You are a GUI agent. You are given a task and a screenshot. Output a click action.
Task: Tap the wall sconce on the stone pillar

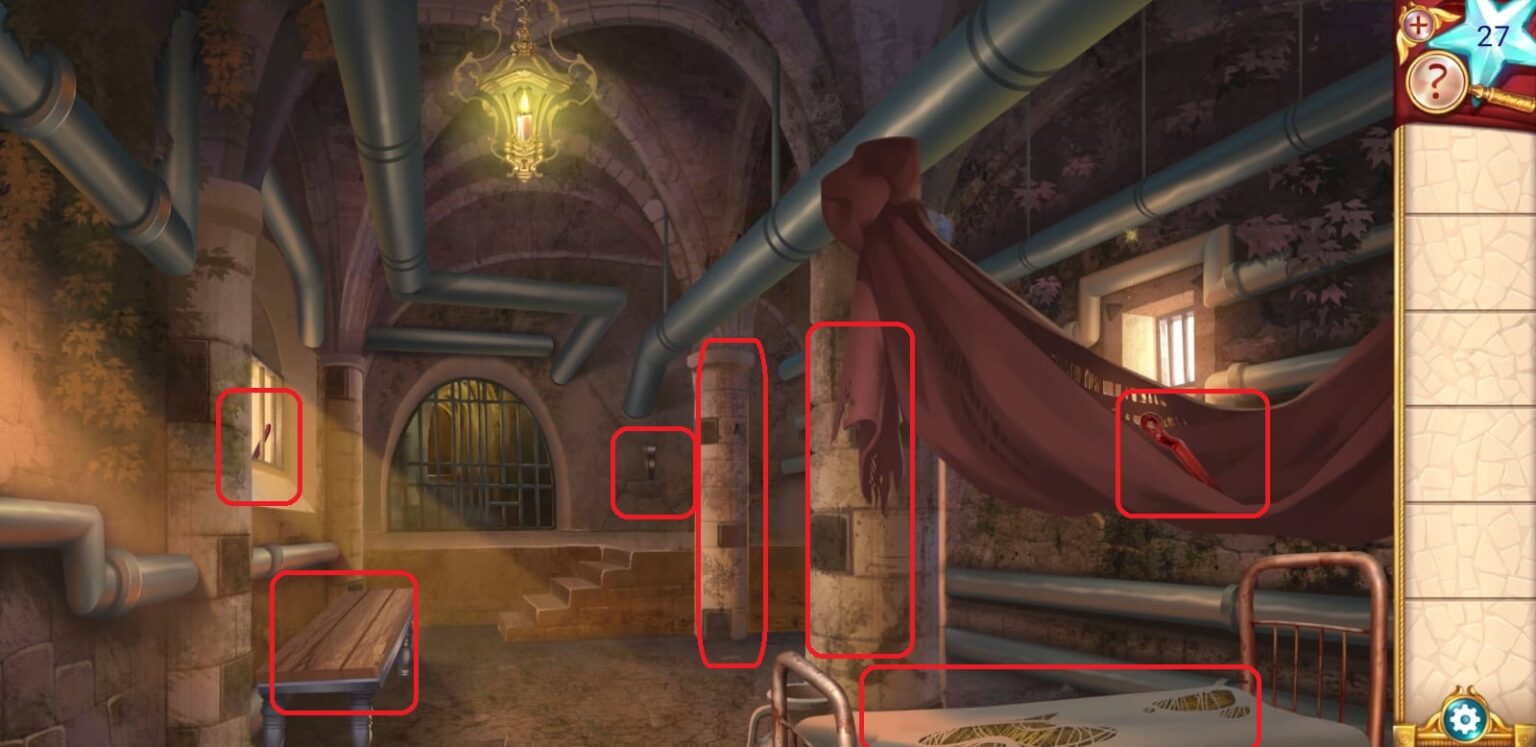(651, 463)
